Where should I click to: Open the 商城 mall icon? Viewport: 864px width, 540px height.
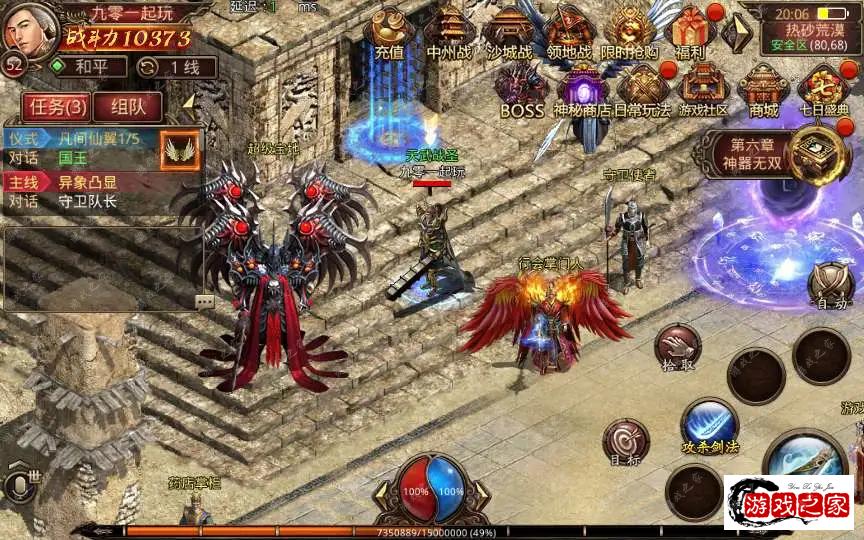coord(764,89)
